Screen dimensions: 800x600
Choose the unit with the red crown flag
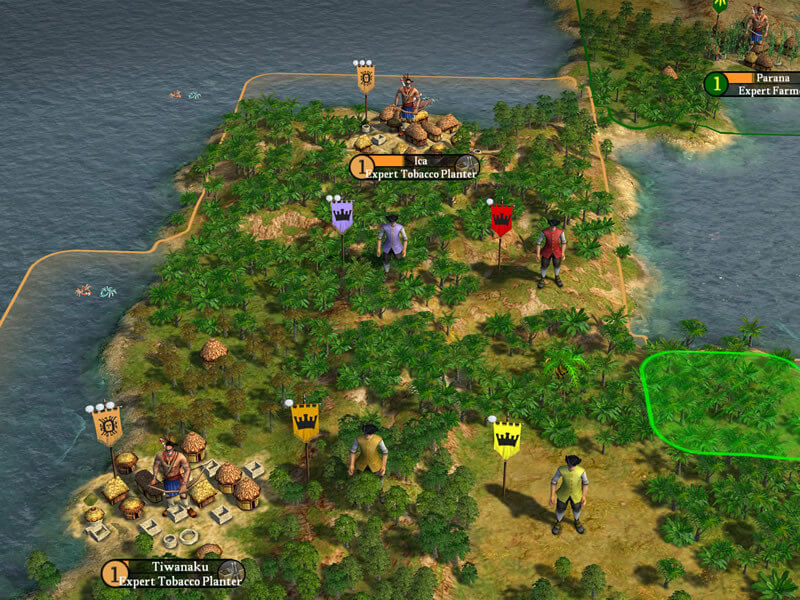pos(550,250)
